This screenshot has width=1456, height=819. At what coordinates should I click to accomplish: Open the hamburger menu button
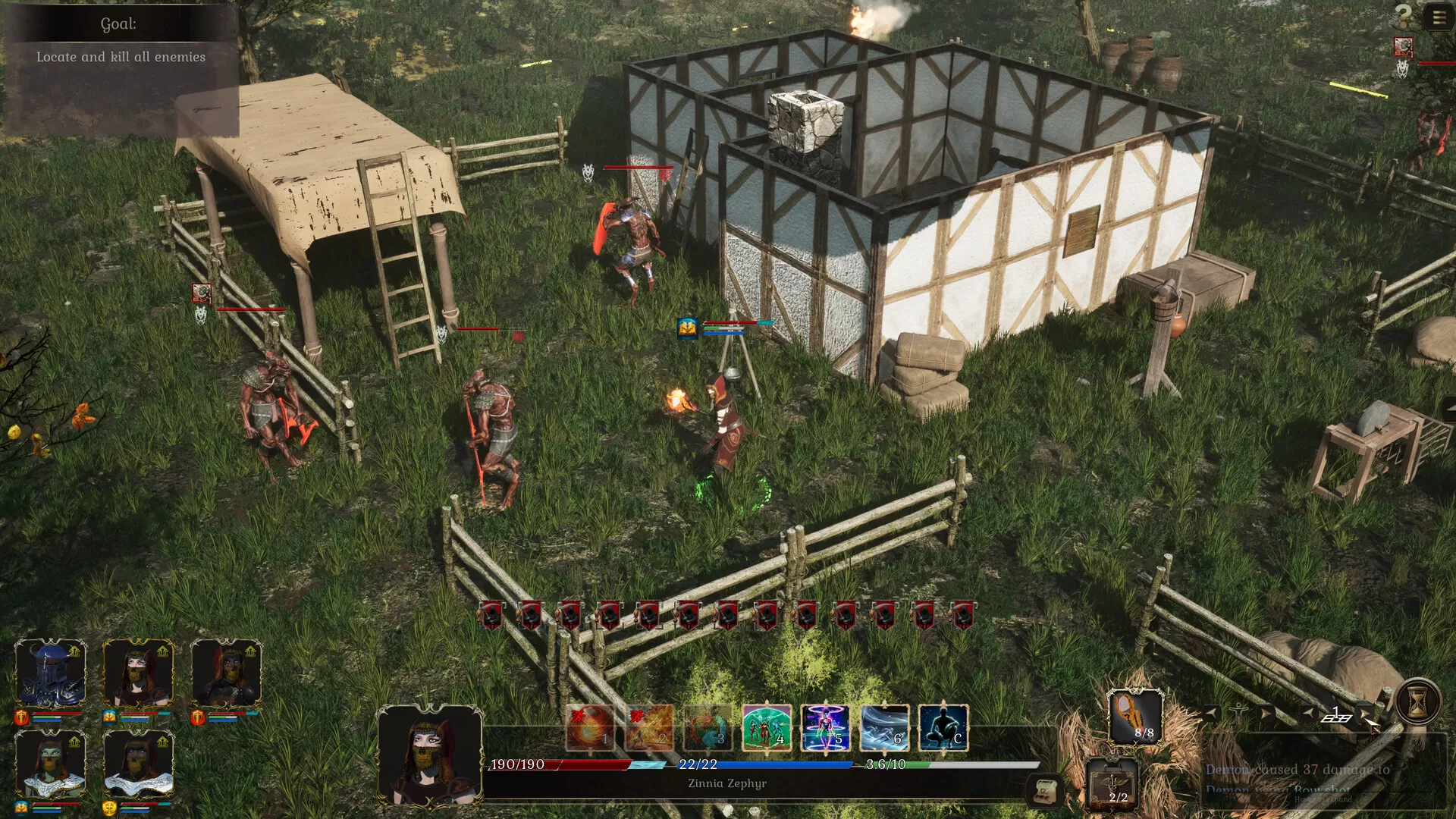pos(1439,17)
